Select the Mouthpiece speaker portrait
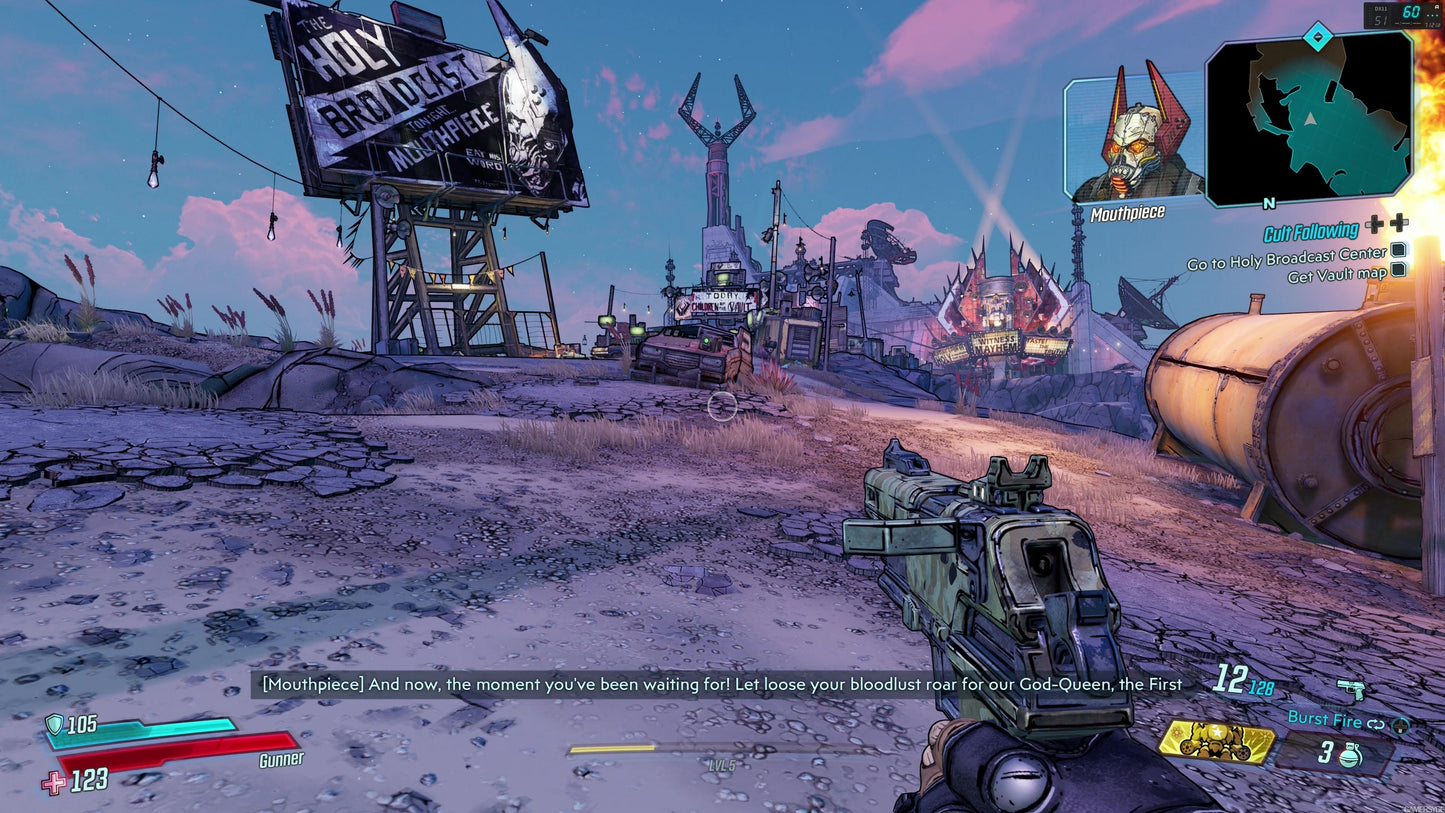This screenshot has width=1445, height=813. click(x=1135, y=138)
